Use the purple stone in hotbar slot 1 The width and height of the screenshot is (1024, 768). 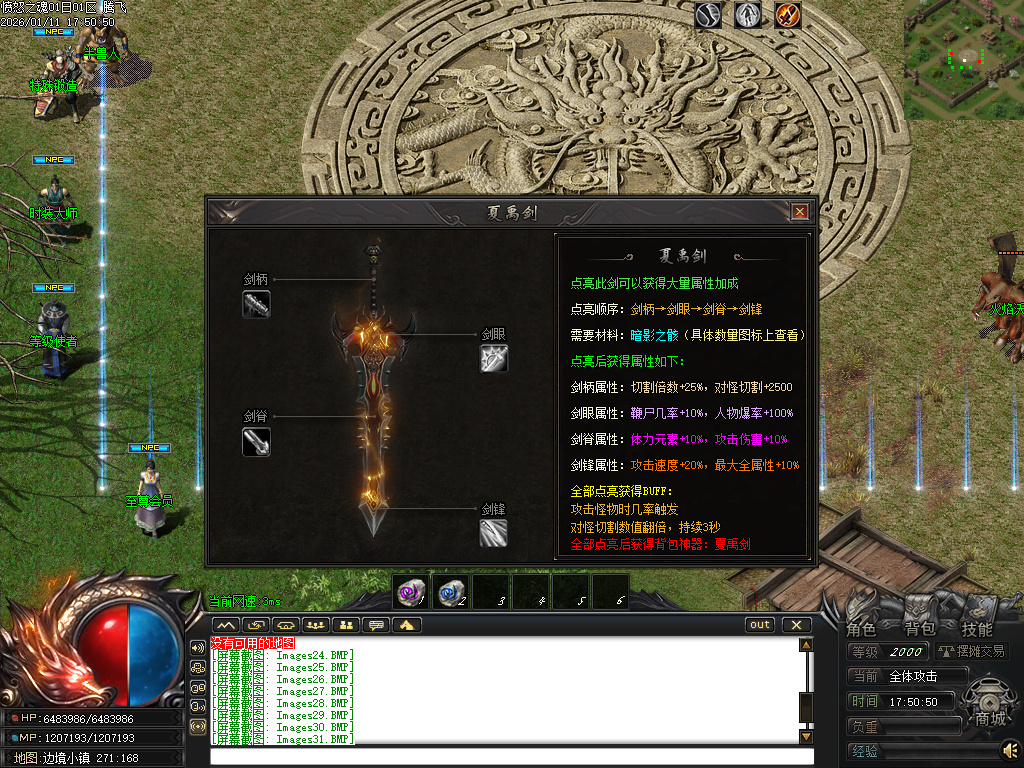coord(410,592)
